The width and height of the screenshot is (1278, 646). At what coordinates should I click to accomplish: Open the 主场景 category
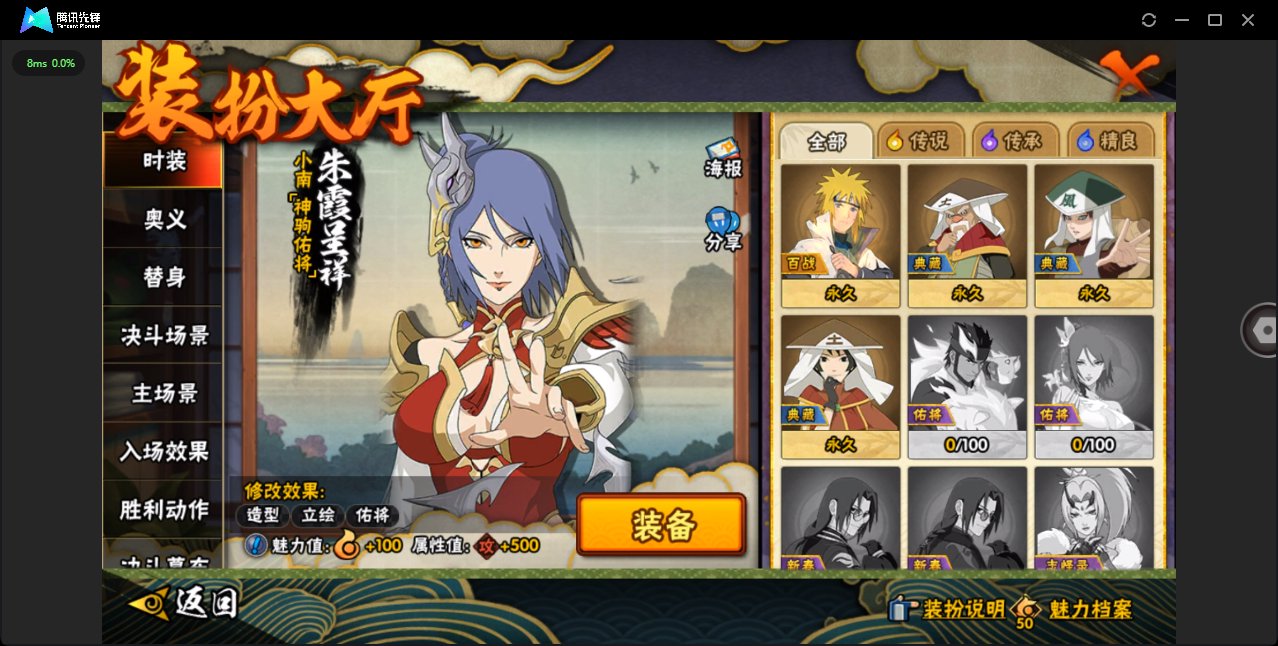point(163,393)
